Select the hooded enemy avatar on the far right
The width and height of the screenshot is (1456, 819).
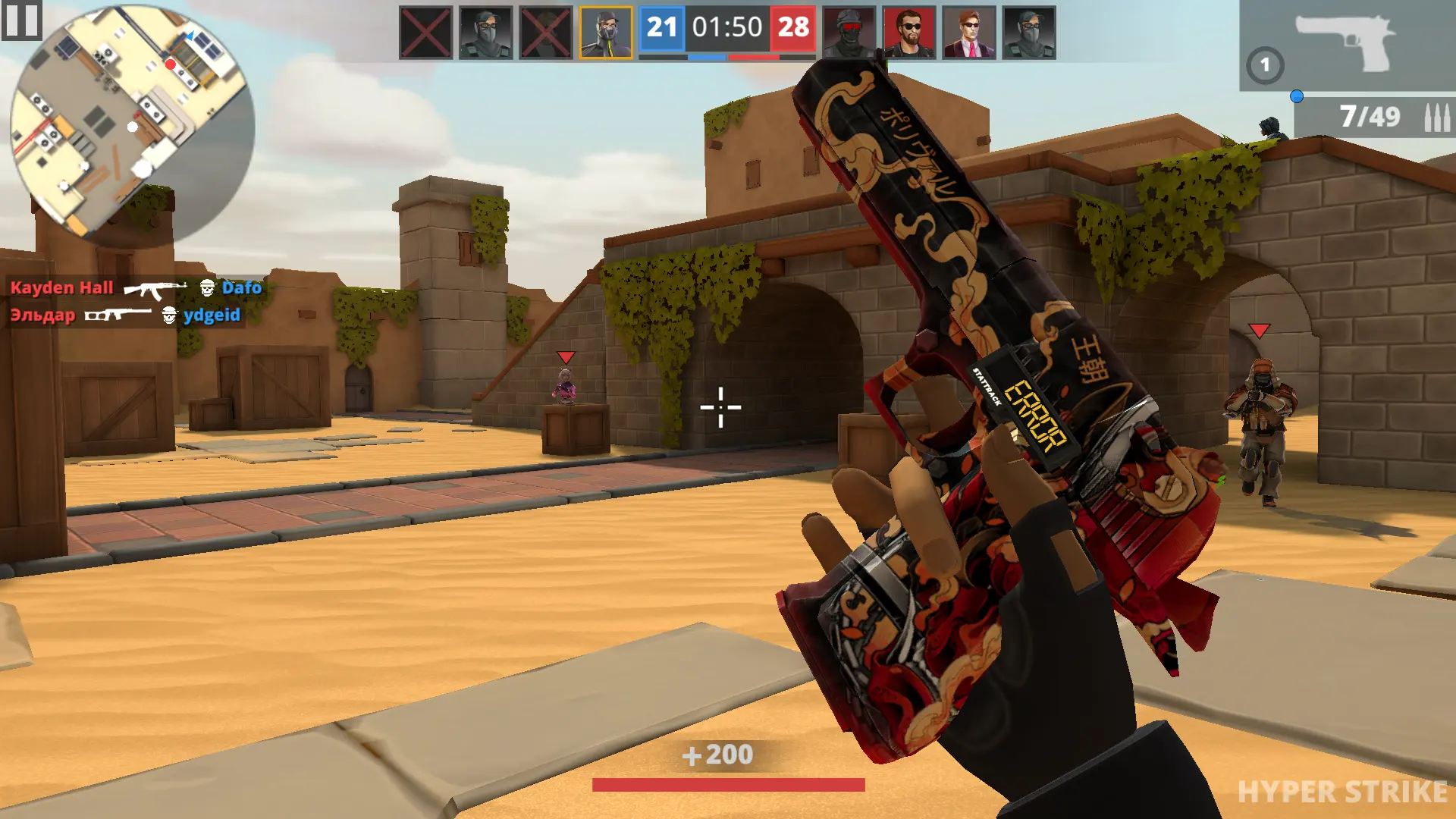click(x=1030, y=32)
